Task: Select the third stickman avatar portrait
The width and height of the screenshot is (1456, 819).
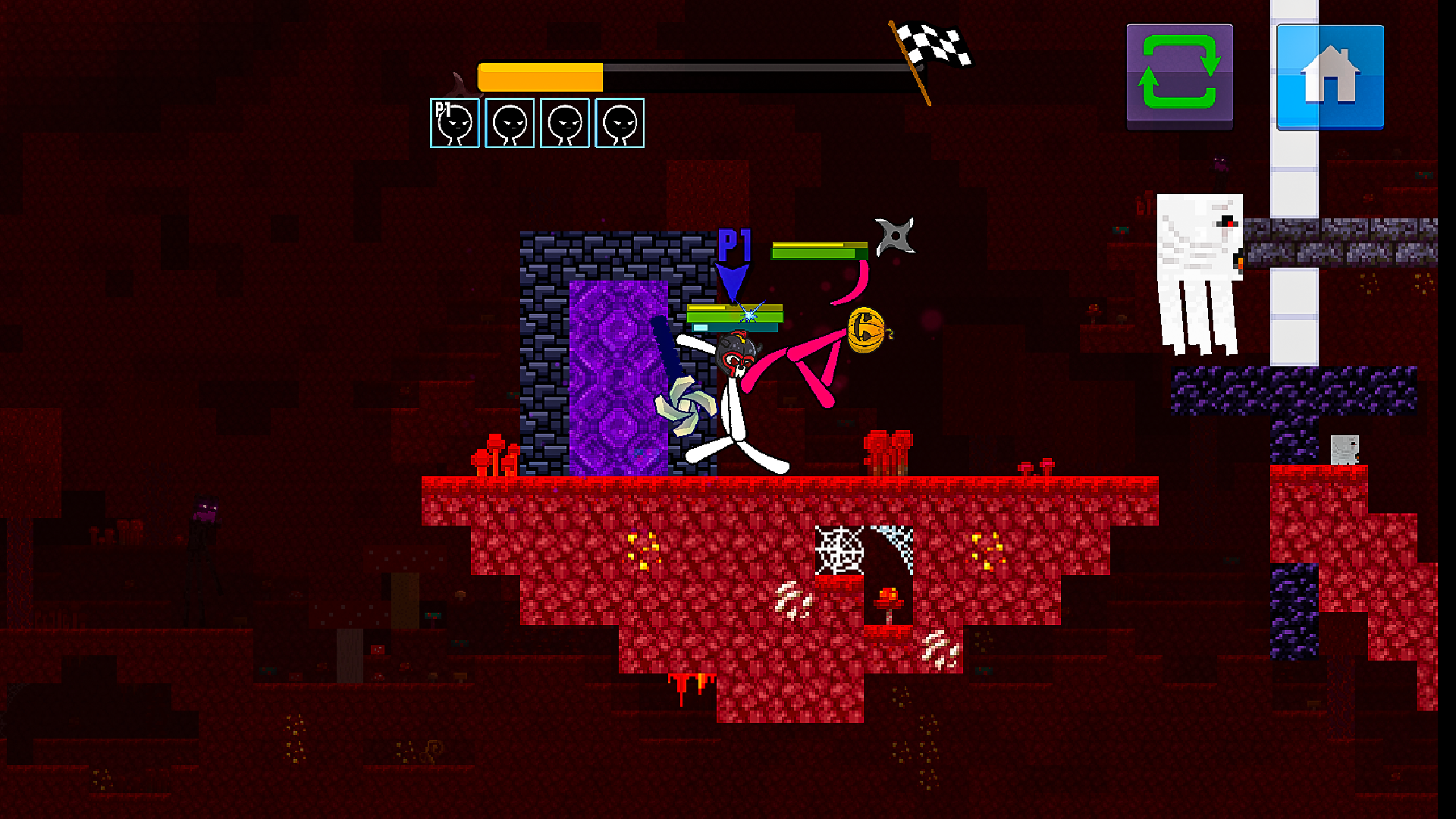Action: point(563,124)
